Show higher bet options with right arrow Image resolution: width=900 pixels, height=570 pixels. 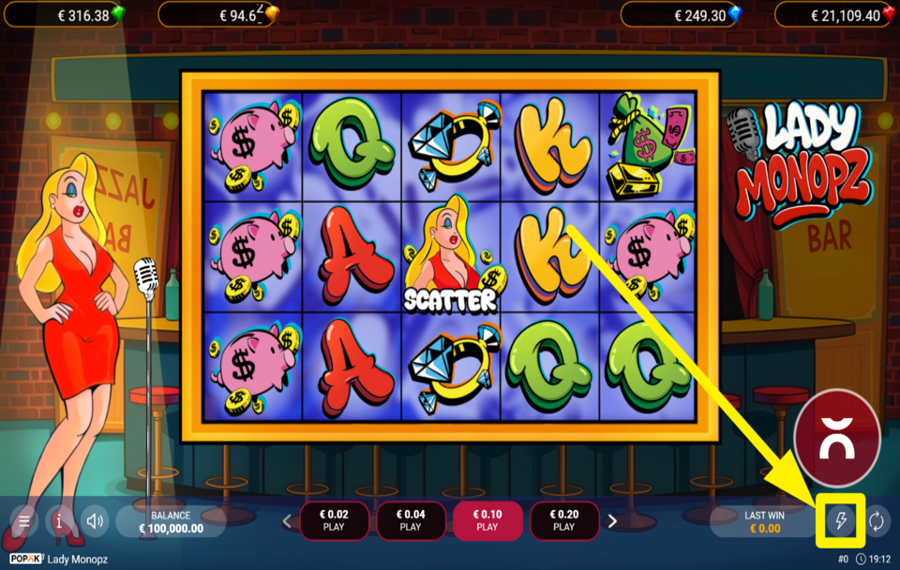point(612,521)
